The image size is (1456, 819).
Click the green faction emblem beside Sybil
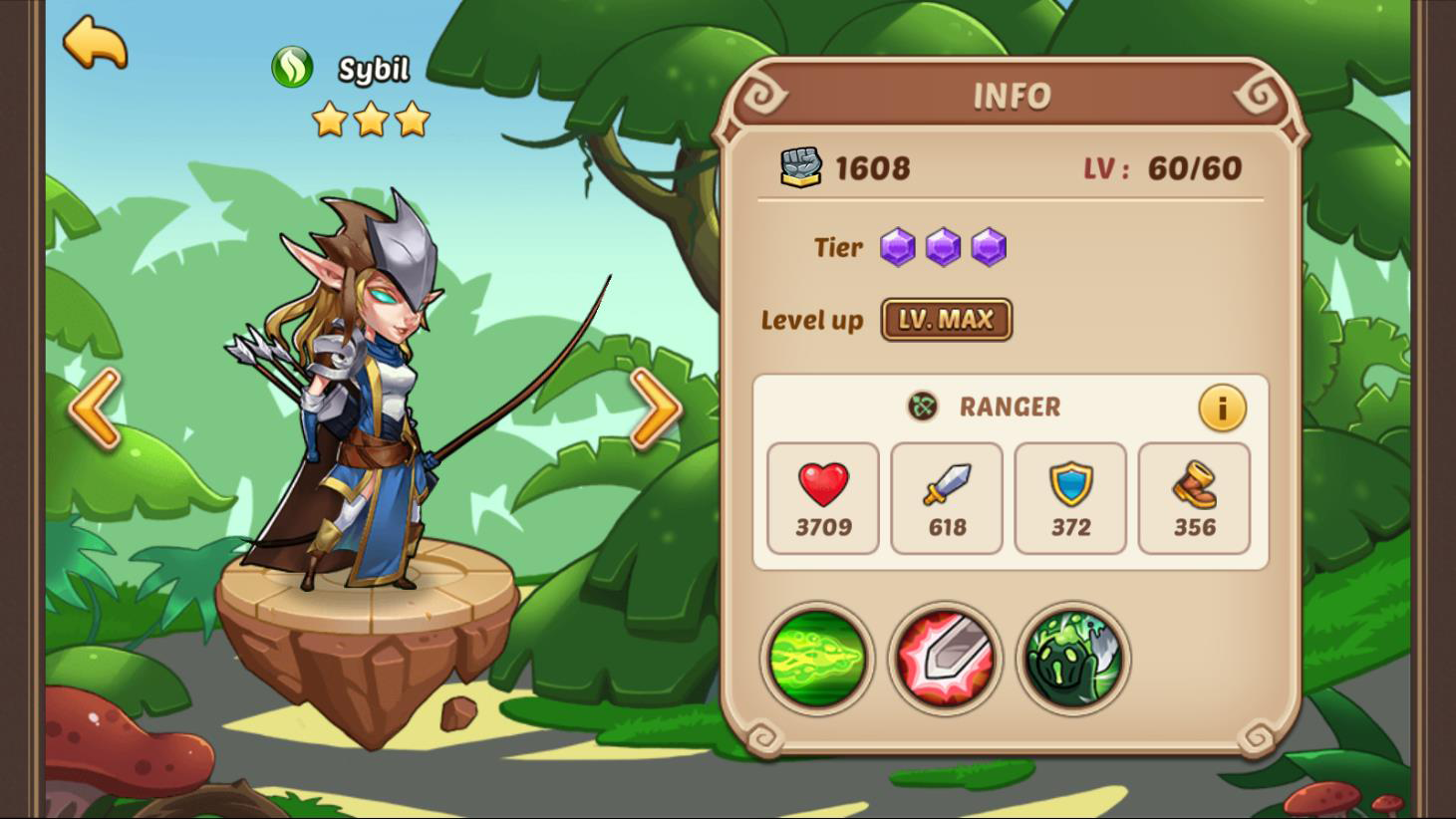tap(292, 68)
